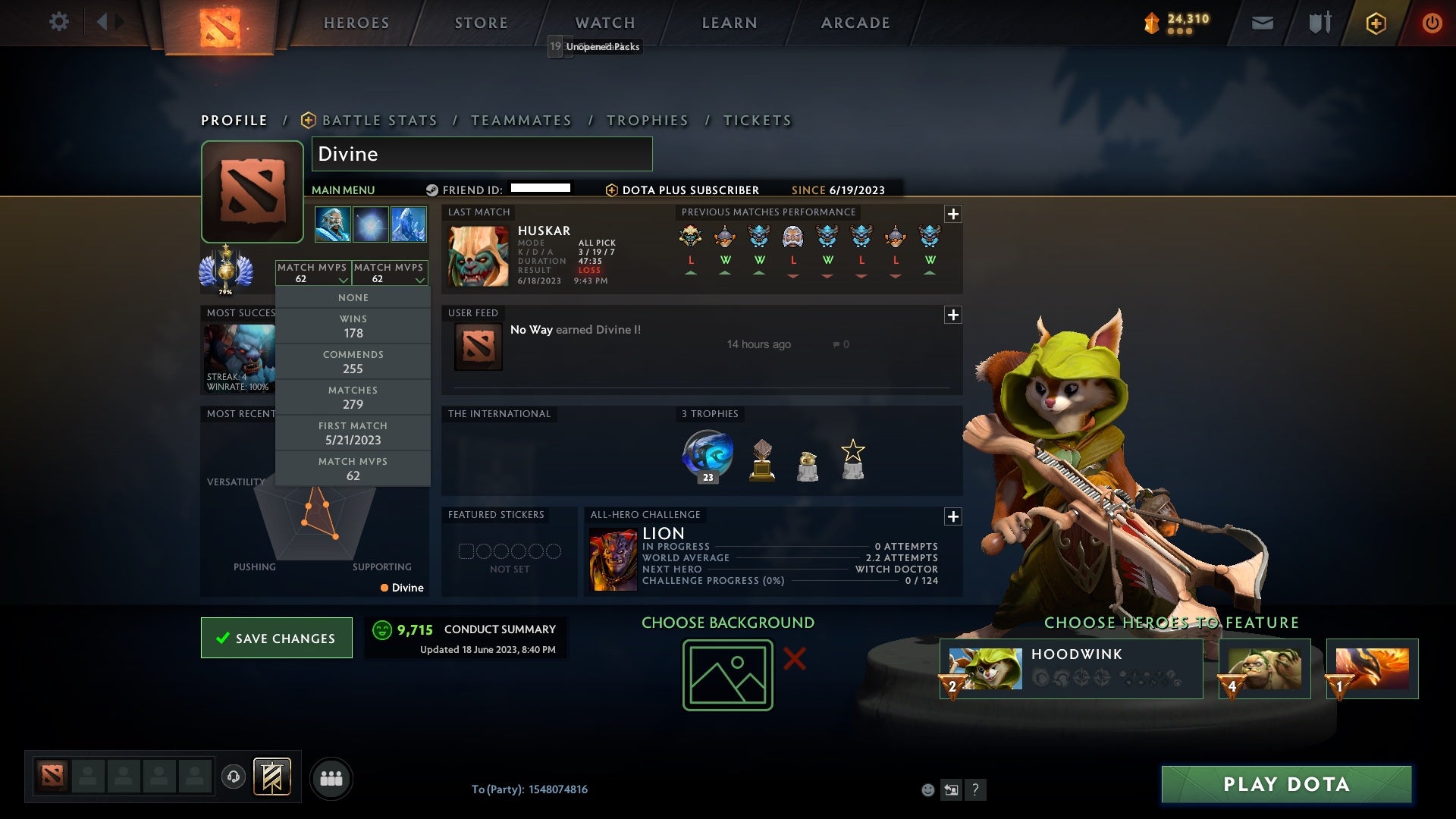Click the emoji smiley icon near chat input
The image size is (1456, 819).
[928, 789]
